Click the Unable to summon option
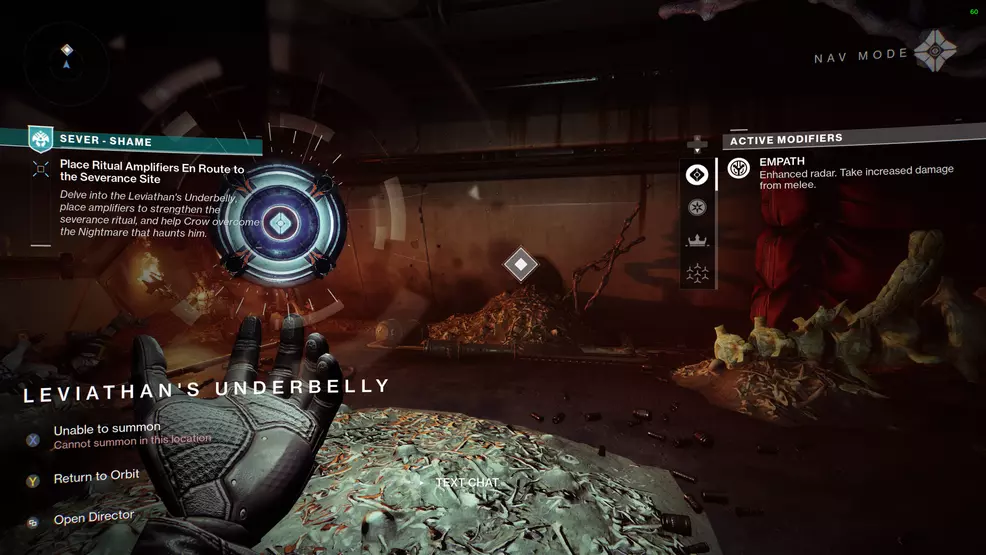The height and width of the screenshot is (555, 986). pos(107,433)
